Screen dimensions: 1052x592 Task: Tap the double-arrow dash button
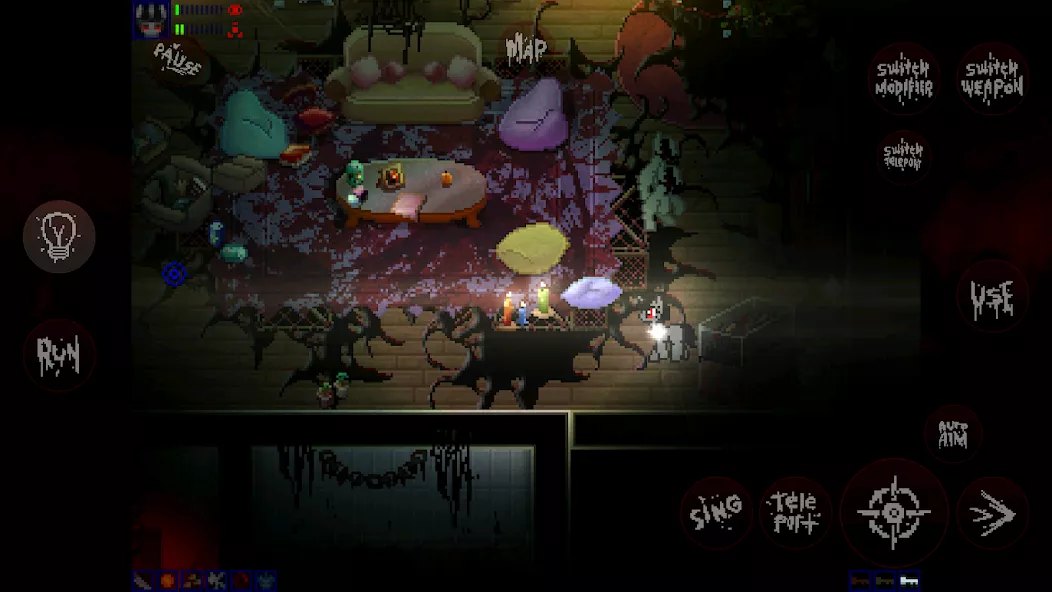(x=992, y=513)
